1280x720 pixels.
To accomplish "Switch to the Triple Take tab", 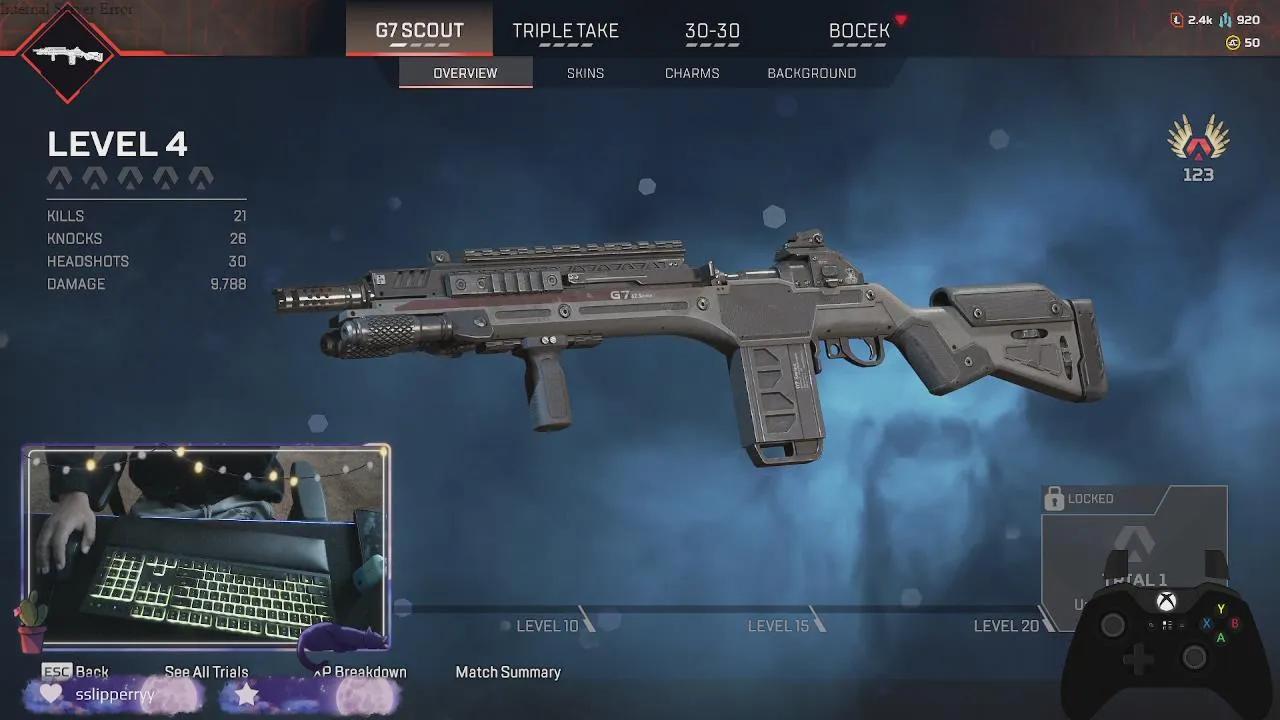I will point(565,30).
